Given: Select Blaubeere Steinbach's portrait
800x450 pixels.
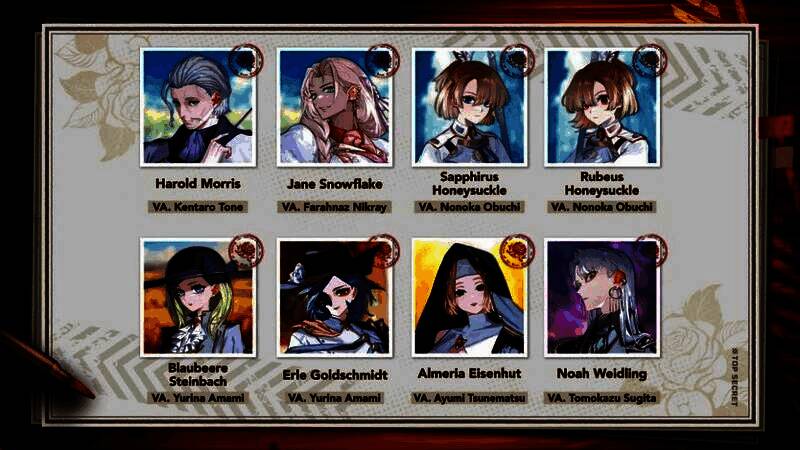Looking at the screenshot, I should click(198, 297).
